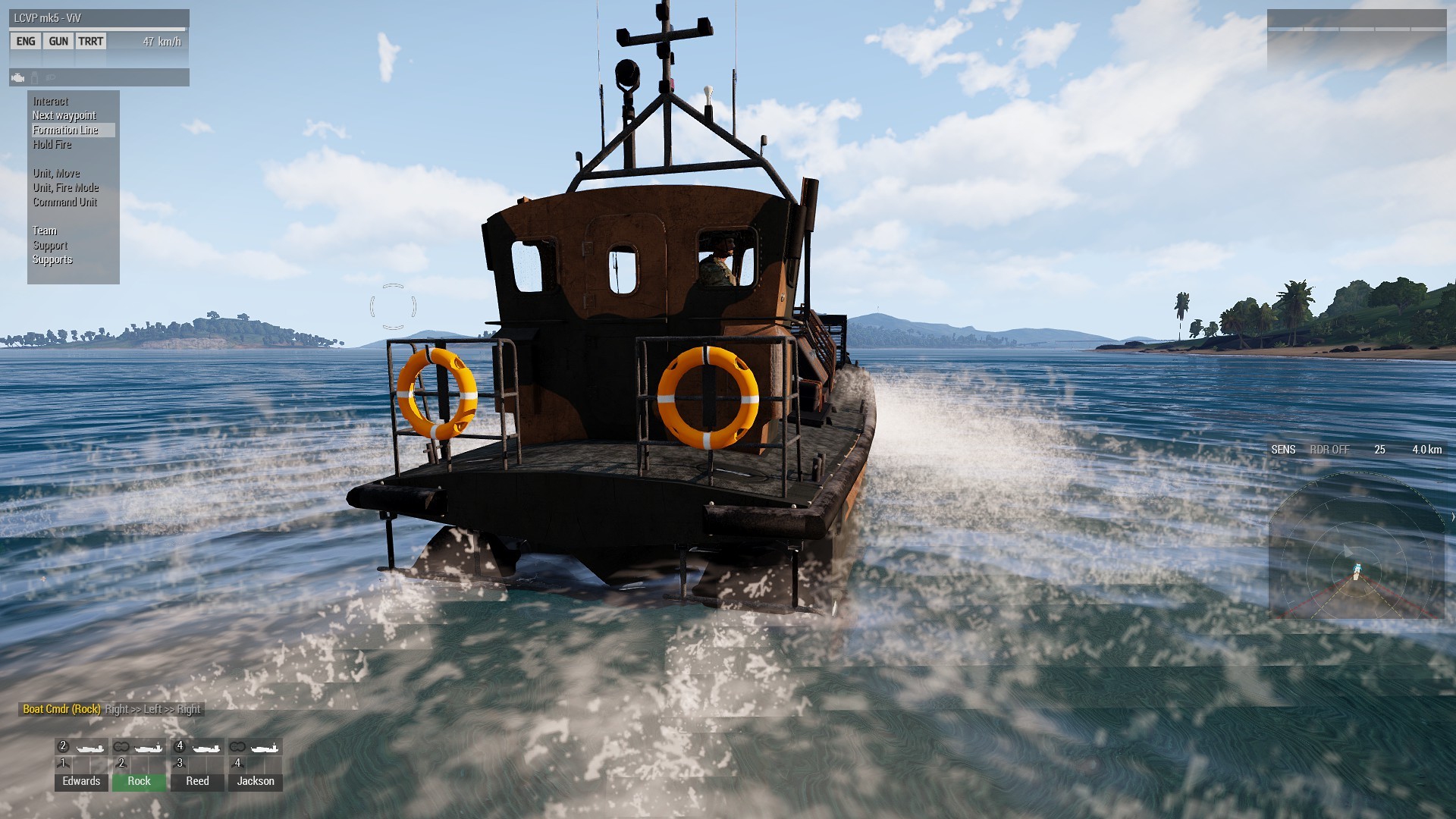
Task: Choose the Support menu entry
Action: [x=50, y=246]
